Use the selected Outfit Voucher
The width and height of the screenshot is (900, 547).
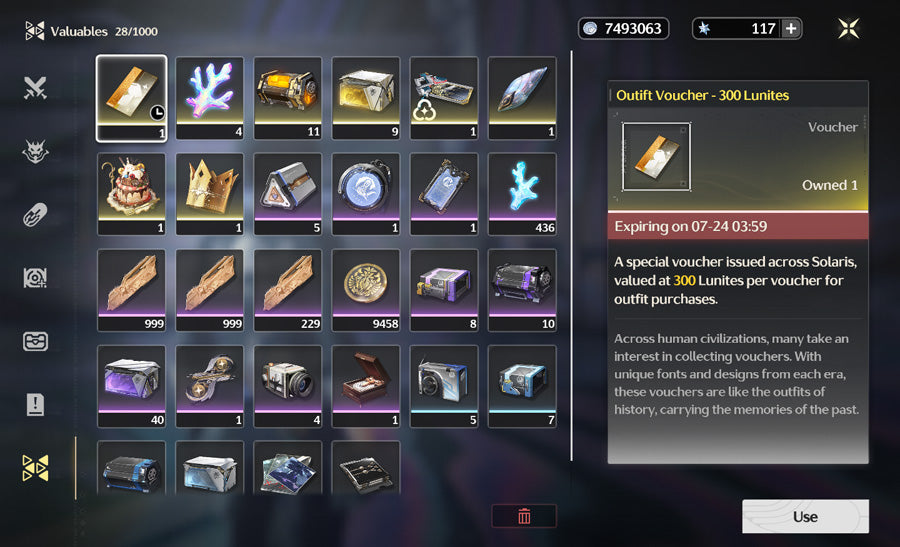(x=805, y=516)
